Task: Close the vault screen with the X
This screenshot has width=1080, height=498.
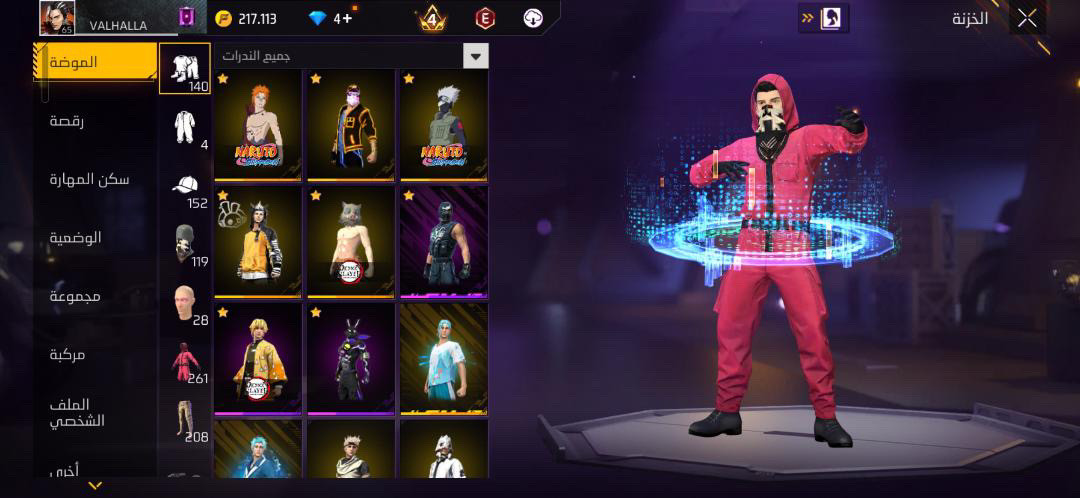Action: [x=1027, y=18]
